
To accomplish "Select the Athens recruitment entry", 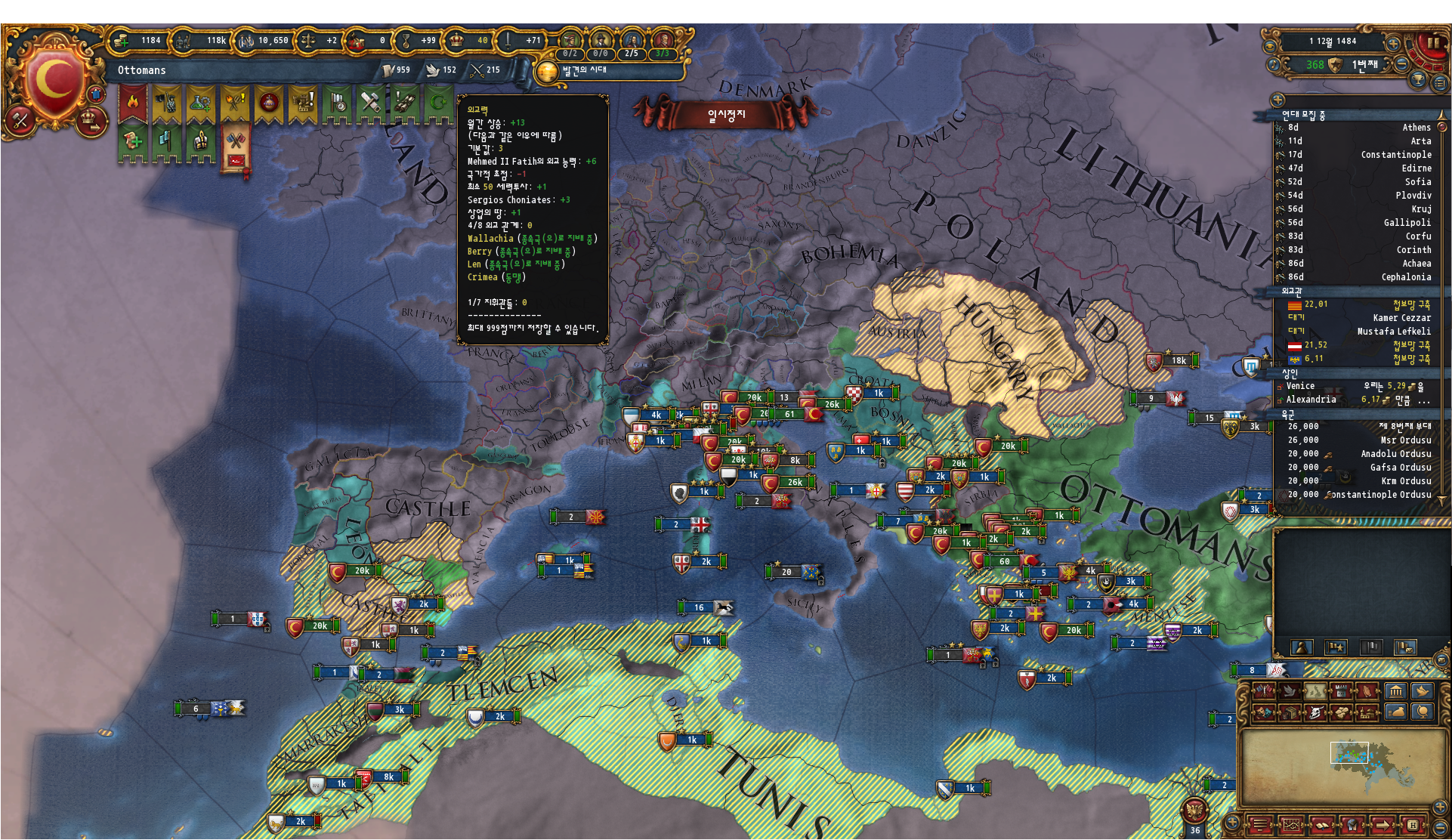I will click(1360, 128).
